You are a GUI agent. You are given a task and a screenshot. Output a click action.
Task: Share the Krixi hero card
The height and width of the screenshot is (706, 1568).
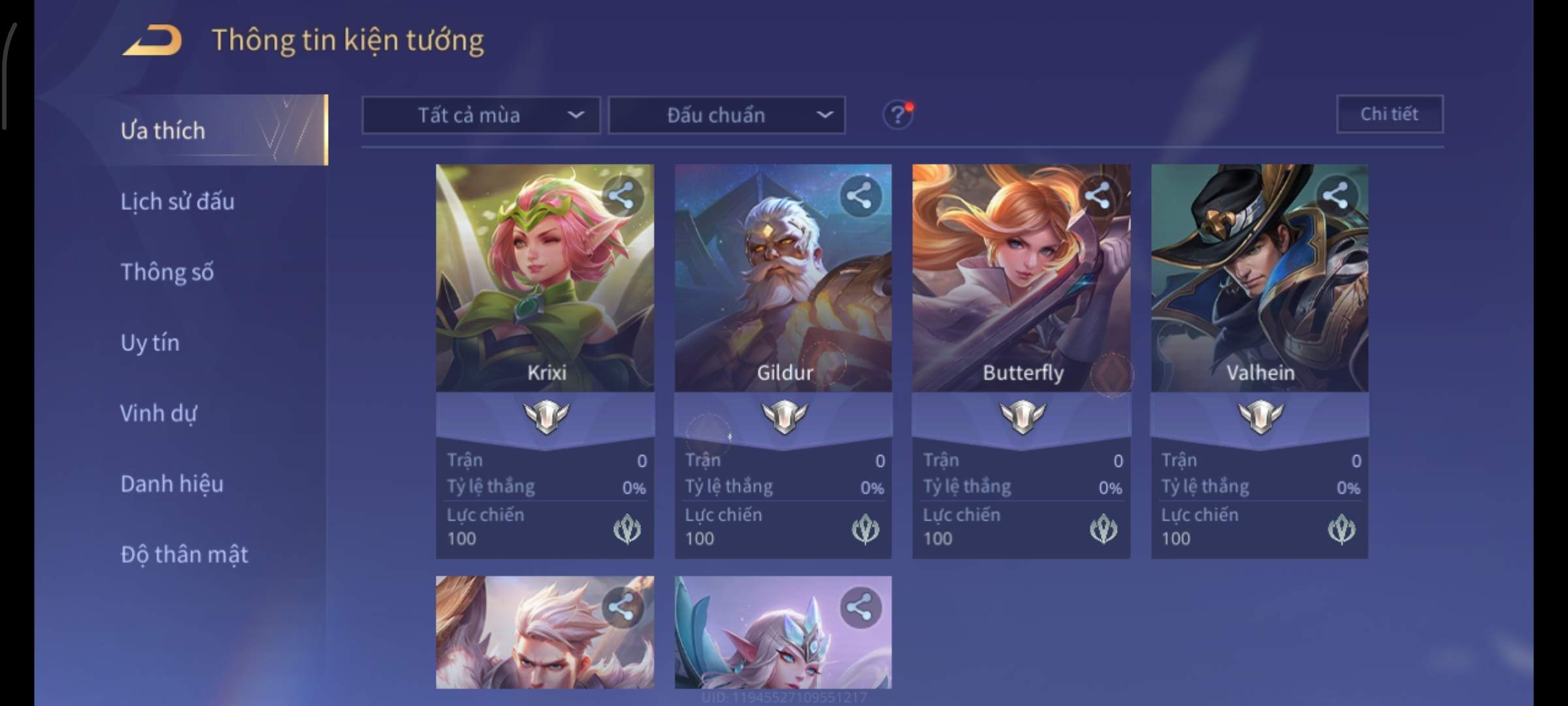click(x=621, y=195)
